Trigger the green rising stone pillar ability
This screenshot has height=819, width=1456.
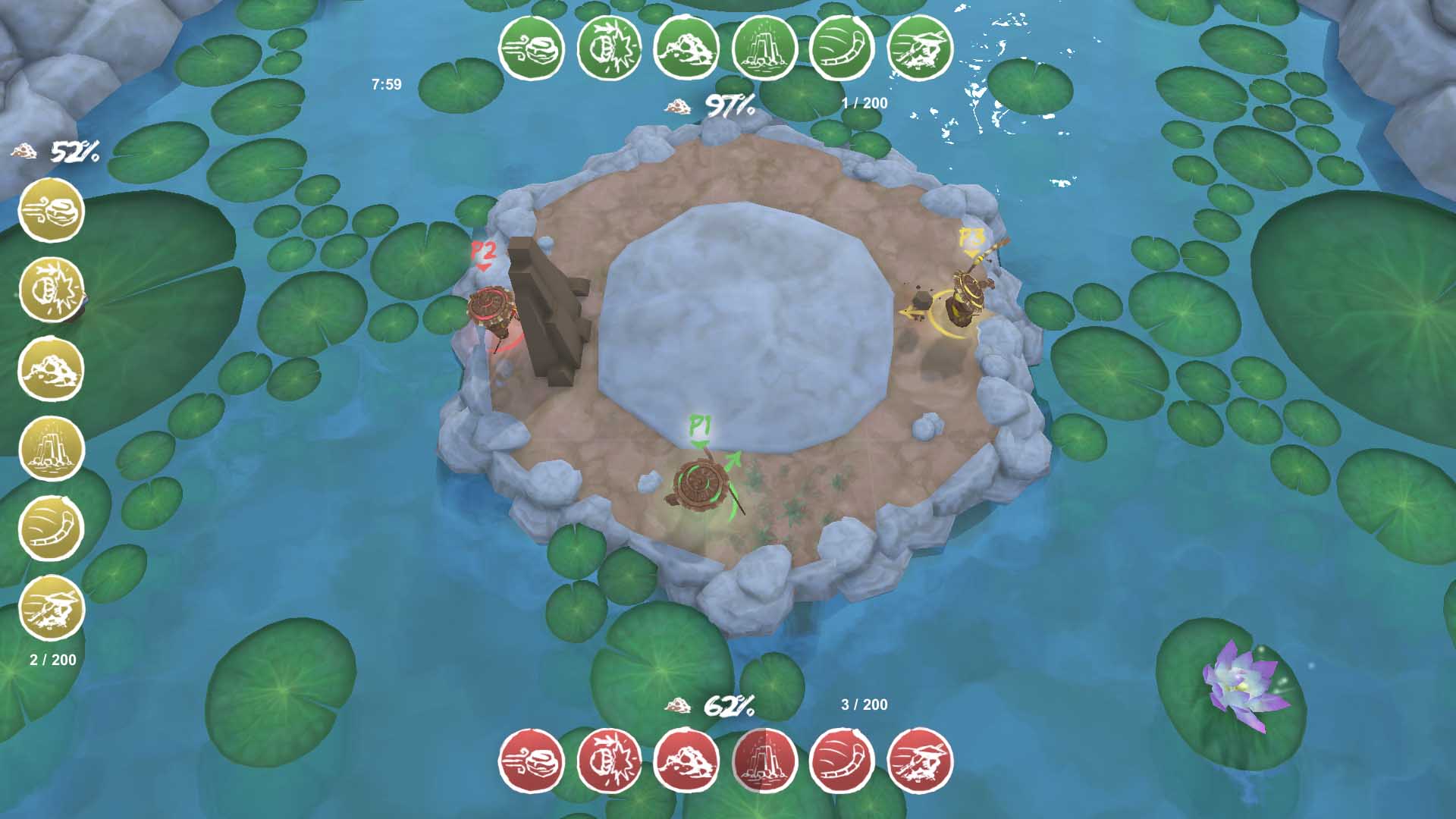coord(764,48)
